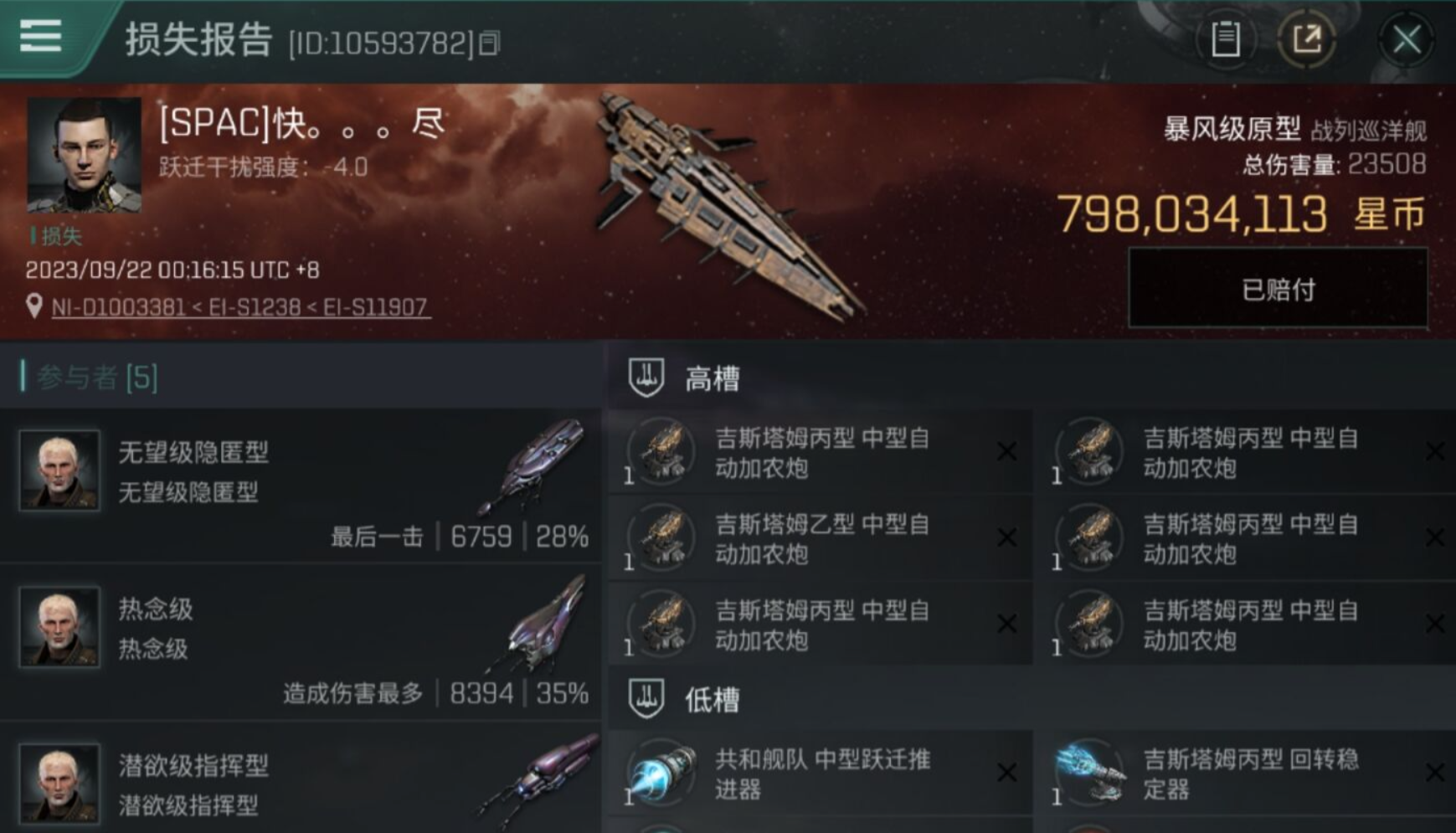This screenshot has height=833, width=1456.
Task: Dismiss the 吉斯塔姆丙型 回转稳定器 entry
Action: [1436, 772]
